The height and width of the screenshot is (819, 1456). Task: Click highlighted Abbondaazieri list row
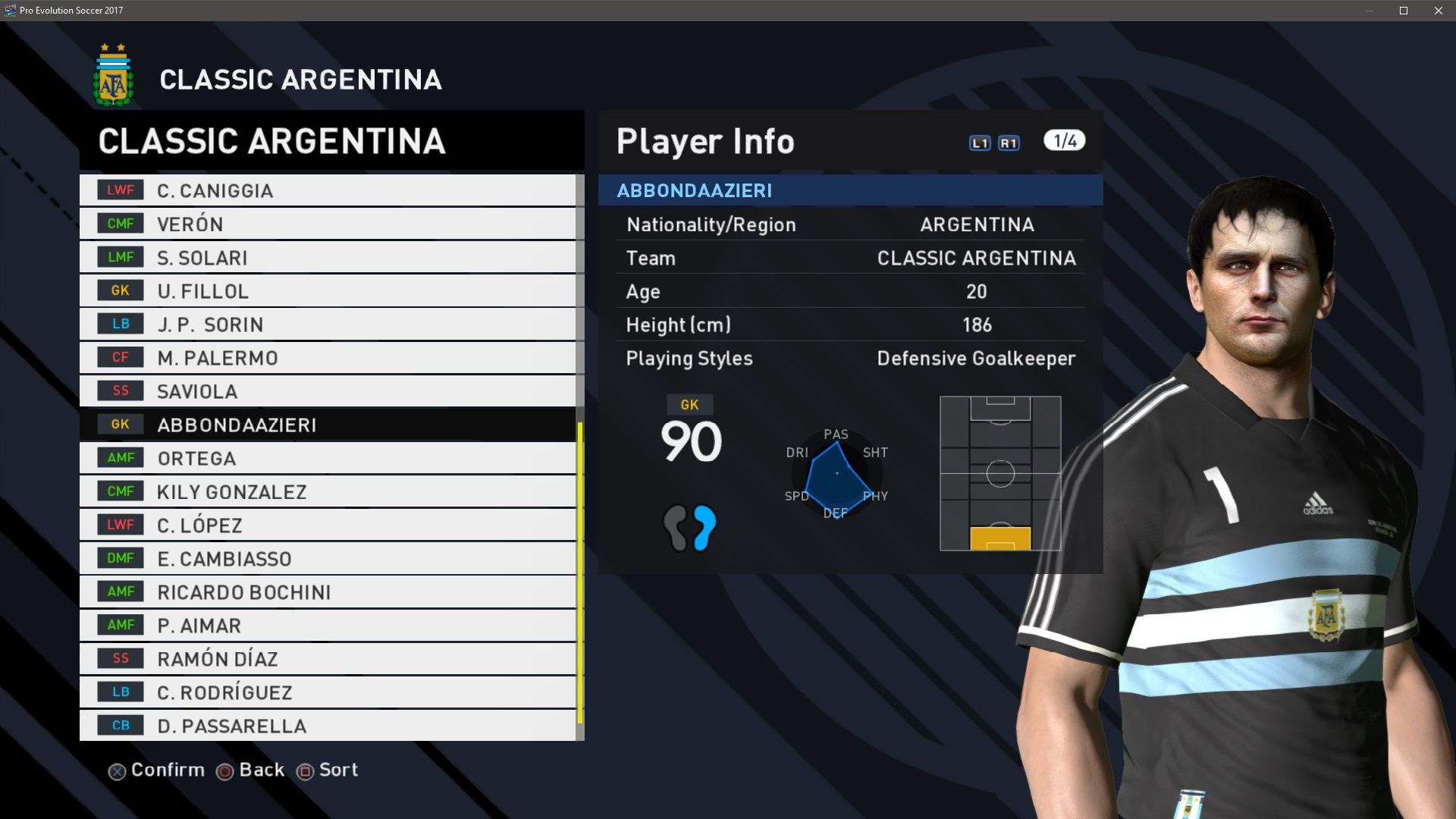(x=328, y=425)
